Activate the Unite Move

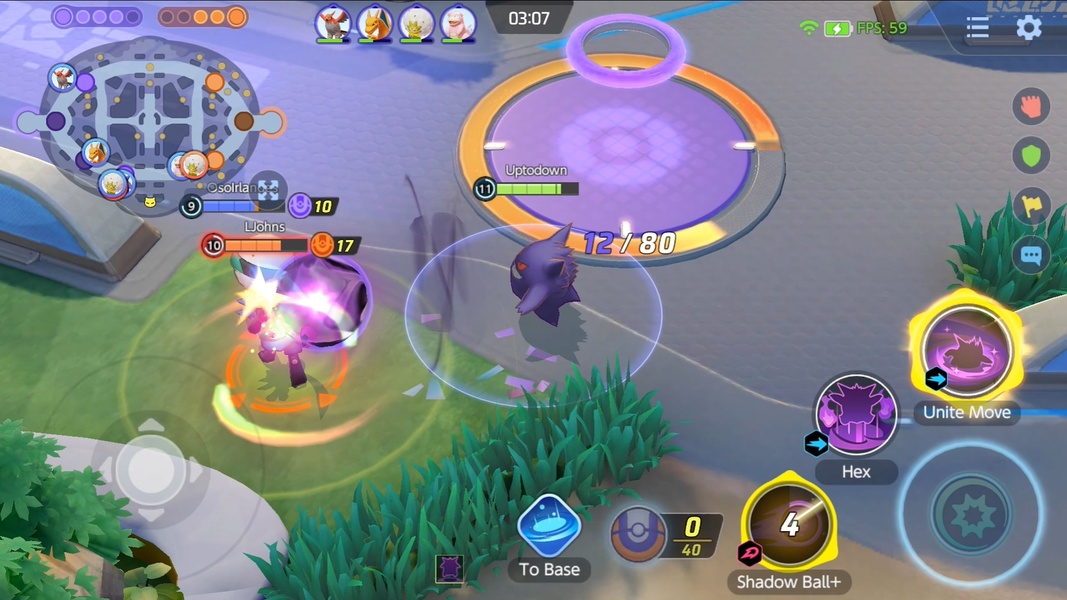[x=966, y=352]
